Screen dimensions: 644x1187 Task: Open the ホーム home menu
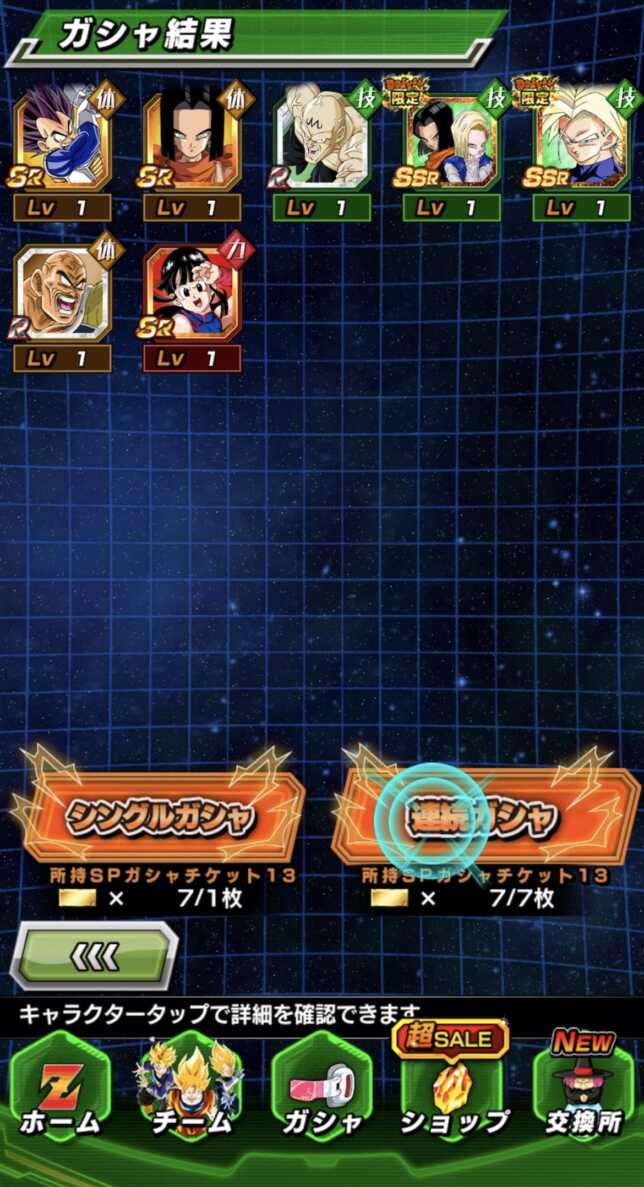[x=60, y=1092]
